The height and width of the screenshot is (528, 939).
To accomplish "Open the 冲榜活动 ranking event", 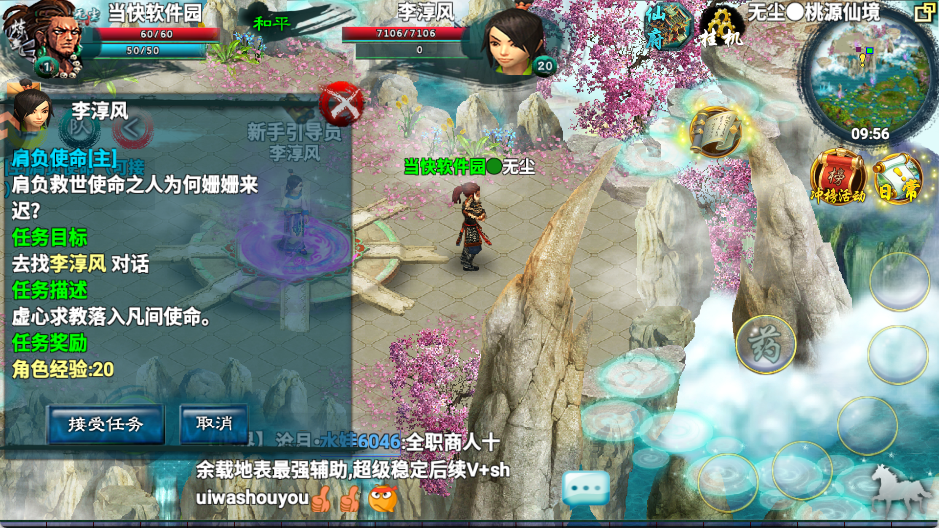I will [838, 176].
